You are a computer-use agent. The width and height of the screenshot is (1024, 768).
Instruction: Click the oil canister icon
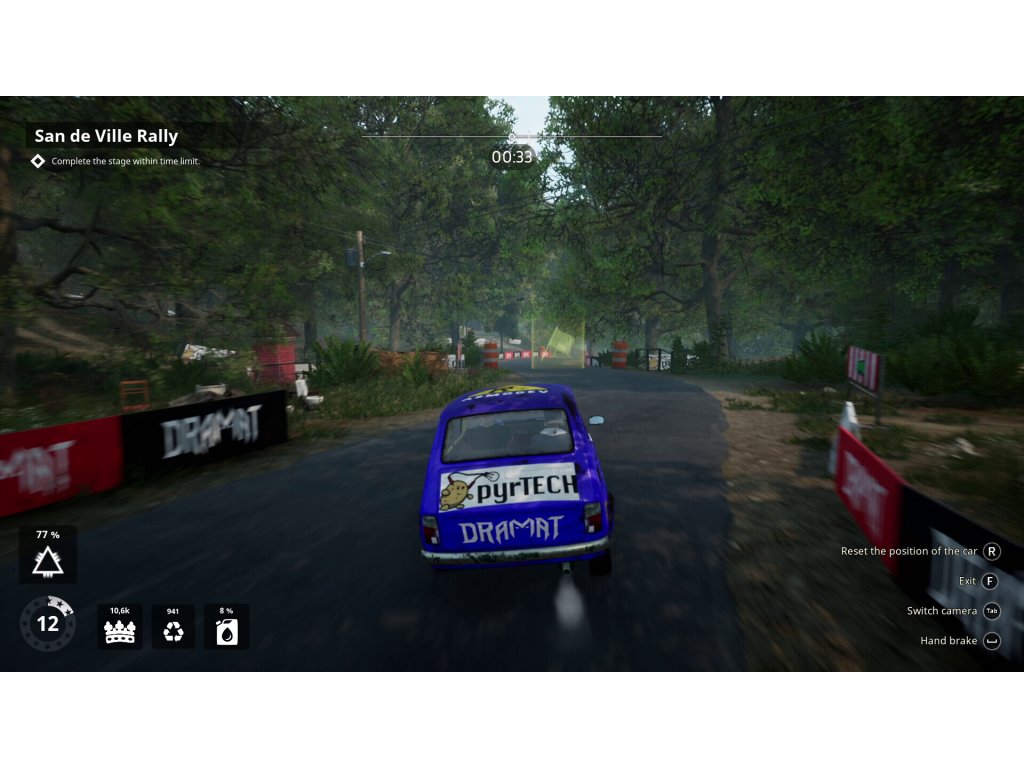click(227, 632)
